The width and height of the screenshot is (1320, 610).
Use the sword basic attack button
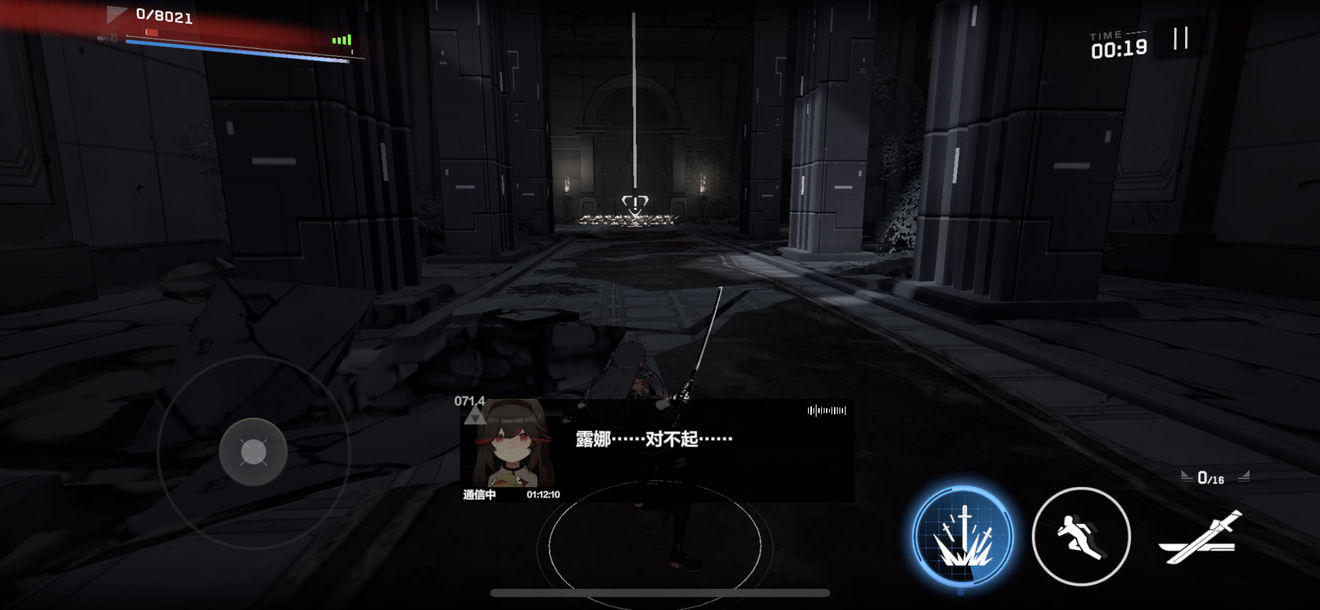(1201, 538)
